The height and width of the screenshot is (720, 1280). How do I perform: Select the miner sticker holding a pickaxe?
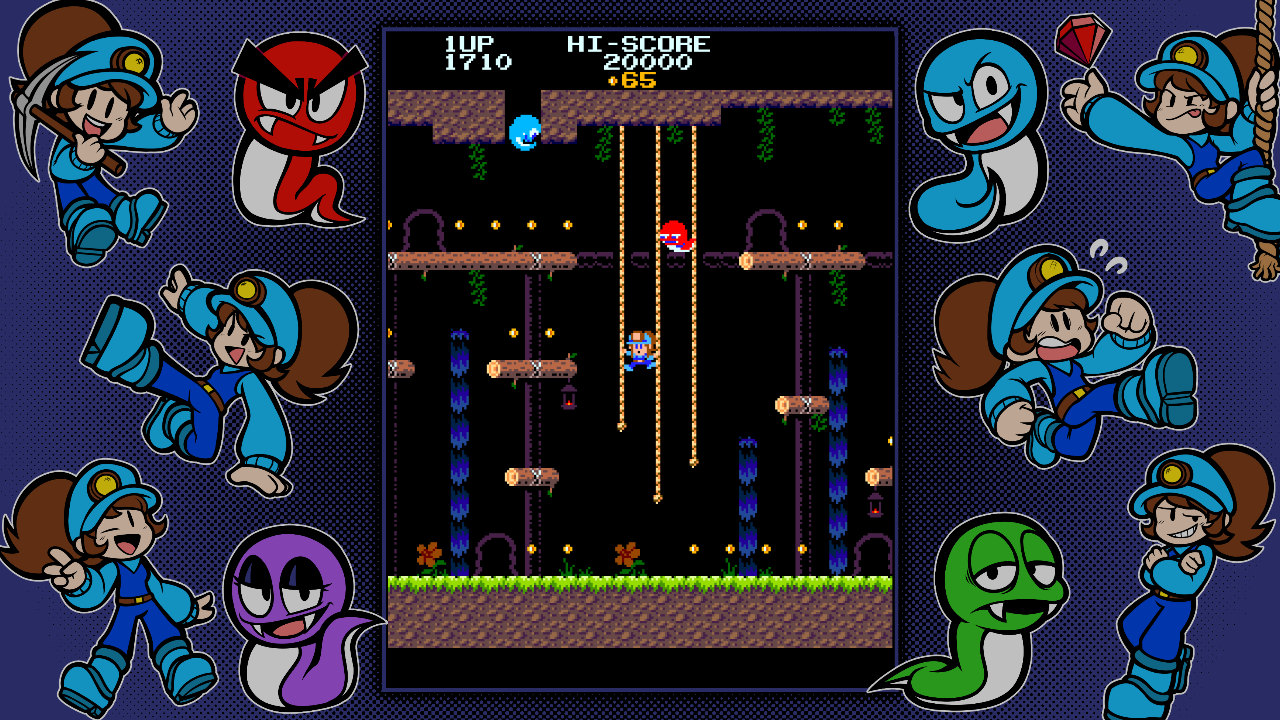95,130
